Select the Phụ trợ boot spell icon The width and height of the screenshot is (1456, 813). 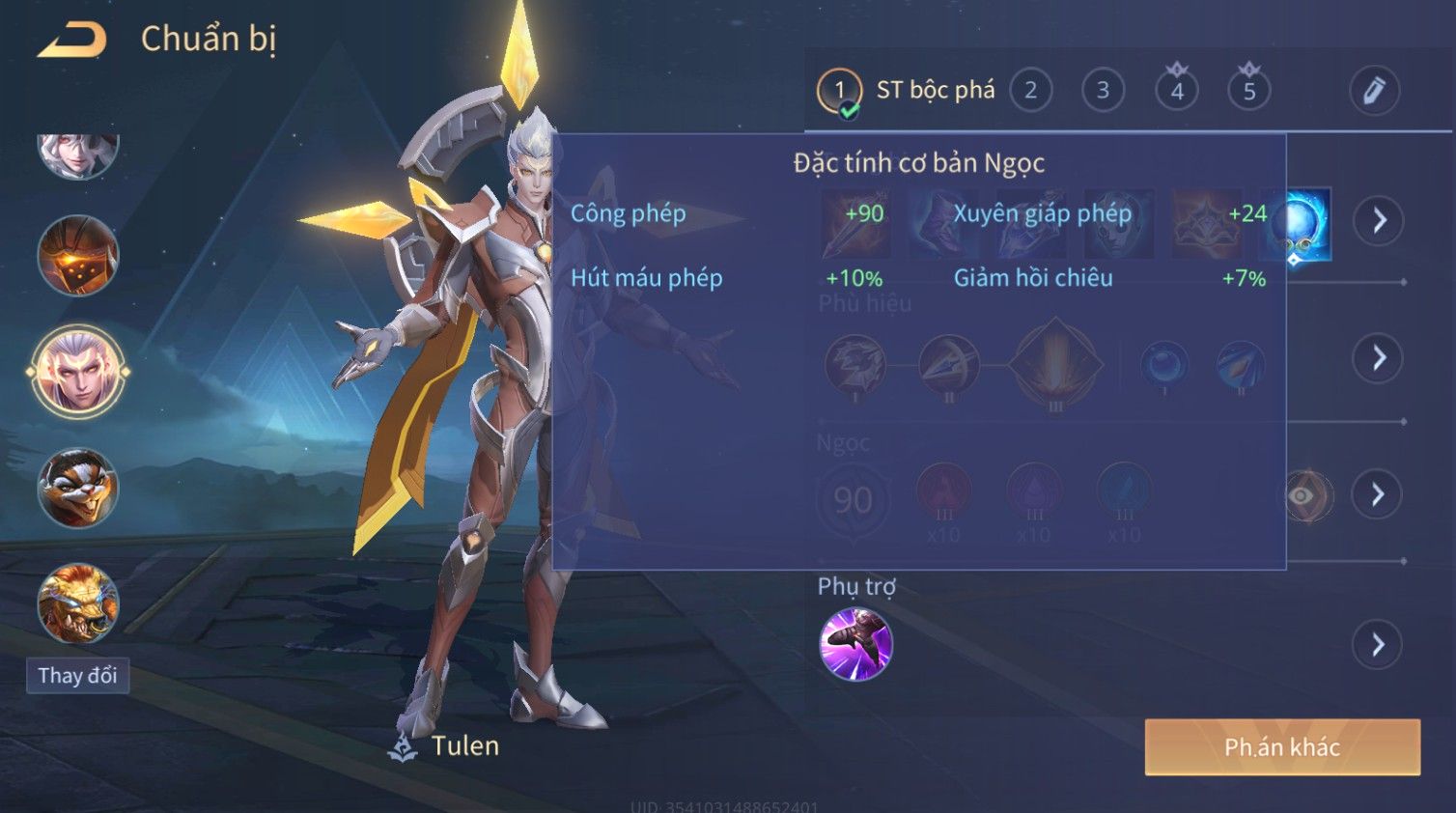[855, 644]
